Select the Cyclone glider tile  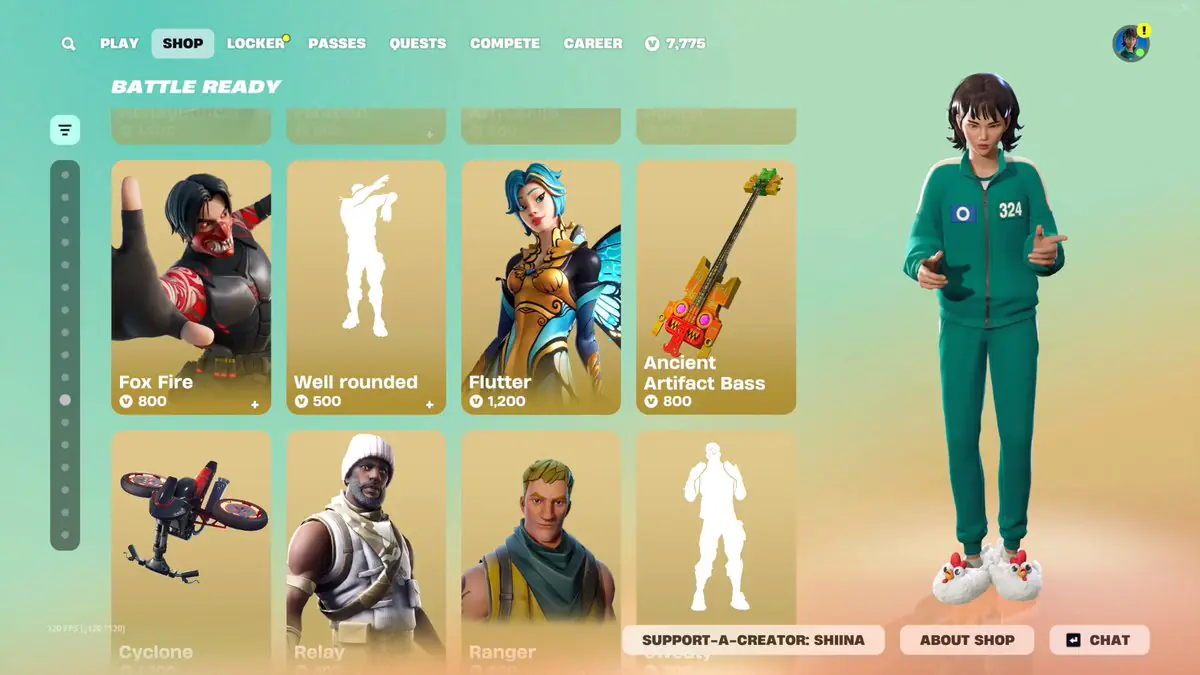pyautogui.click(x=191, y=540)
